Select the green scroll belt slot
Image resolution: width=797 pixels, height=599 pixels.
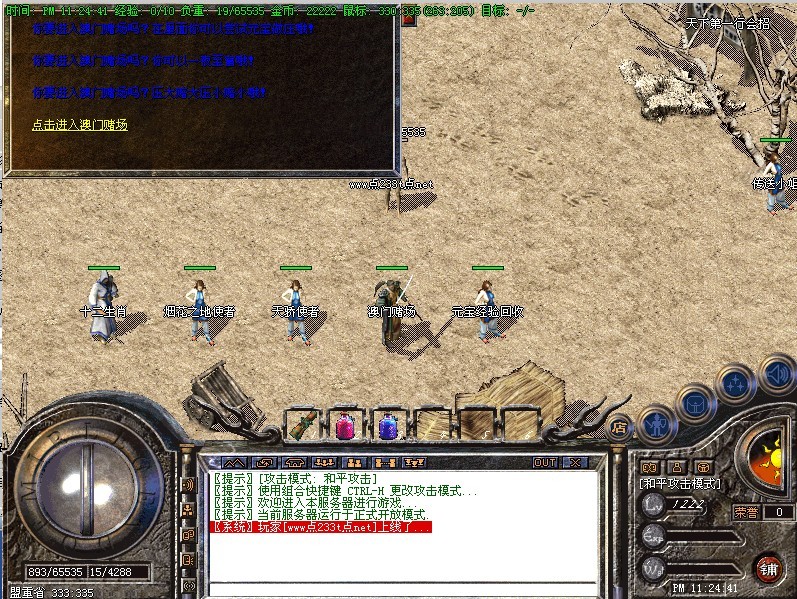[300, 425]
